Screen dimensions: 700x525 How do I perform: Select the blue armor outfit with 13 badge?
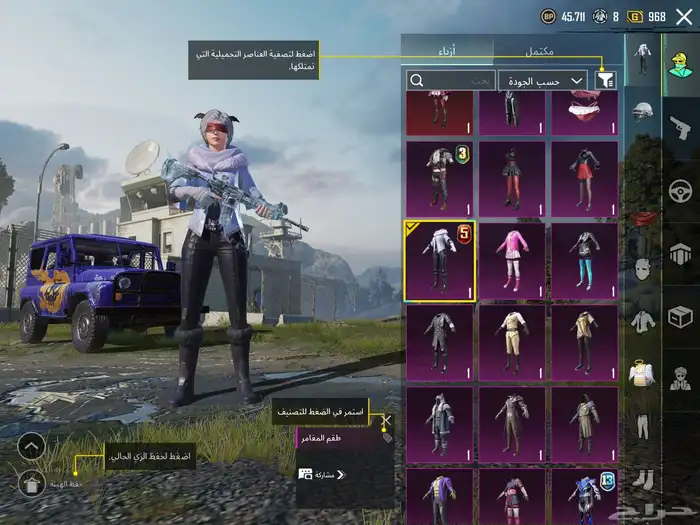(x=584, y=496)
